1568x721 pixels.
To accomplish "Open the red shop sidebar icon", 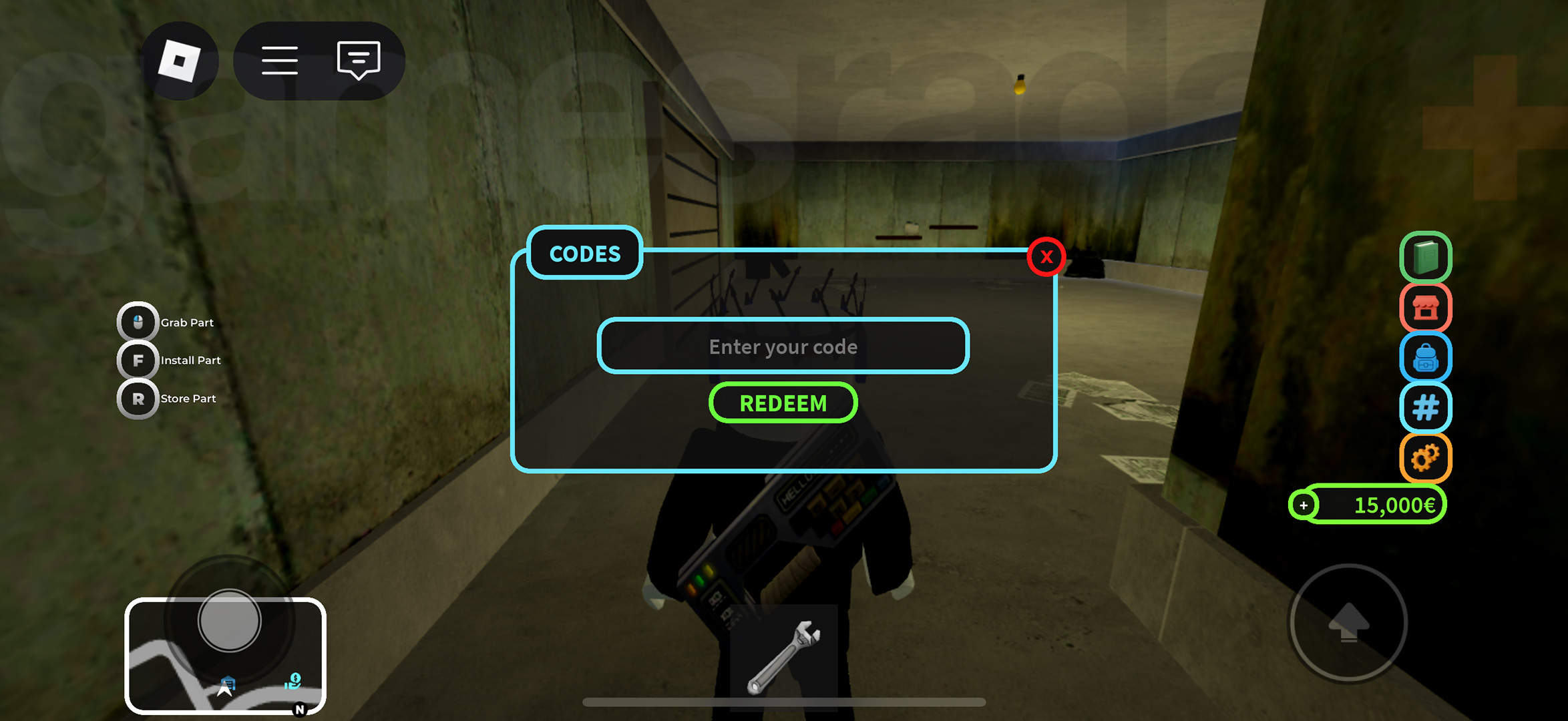I will [x=1424, y=308].
